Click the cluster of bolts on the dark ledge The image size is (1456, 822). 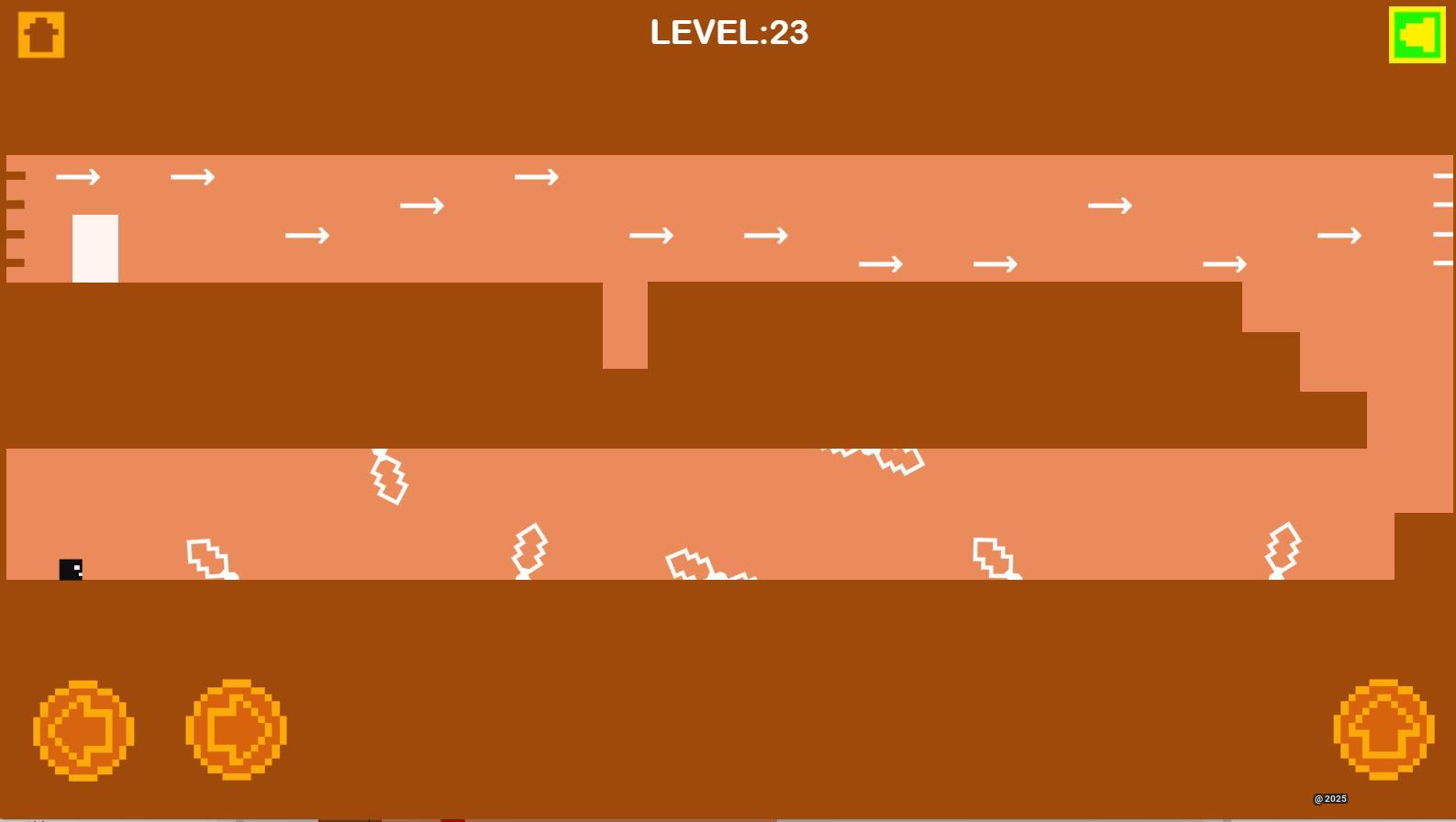pyautogui.click(x=872, y=459)
